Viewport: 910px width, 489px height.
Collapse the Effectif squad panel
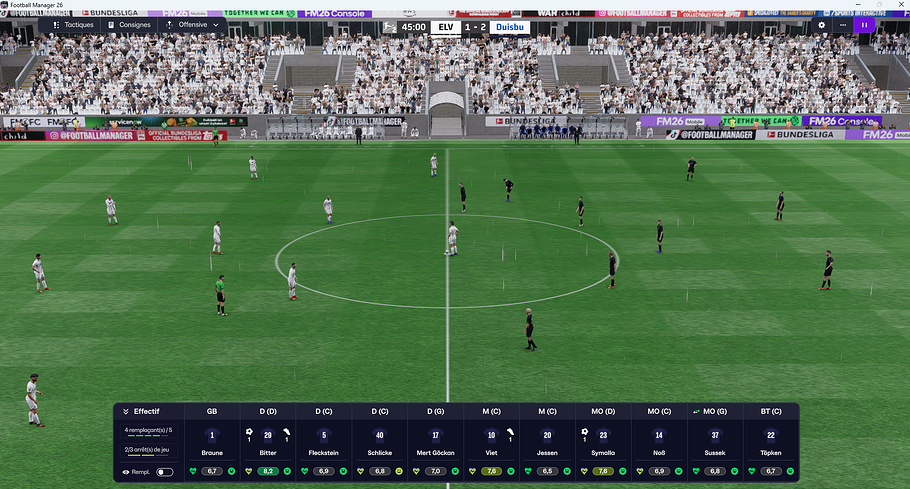pyautogui.click(x=127, y=411)
